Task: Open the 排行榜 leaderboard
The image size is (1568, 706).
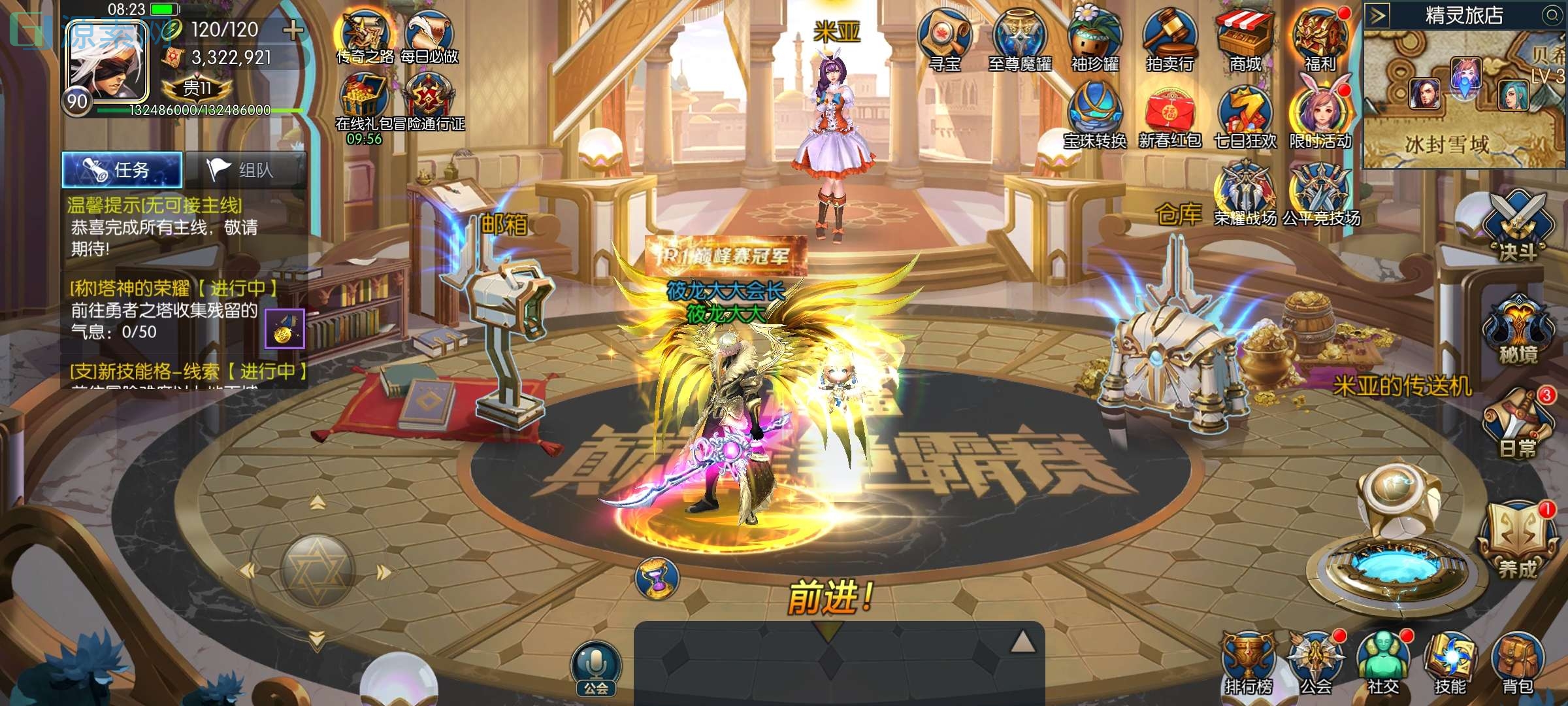Action: pyautogui.click(x=1248, y=664)
